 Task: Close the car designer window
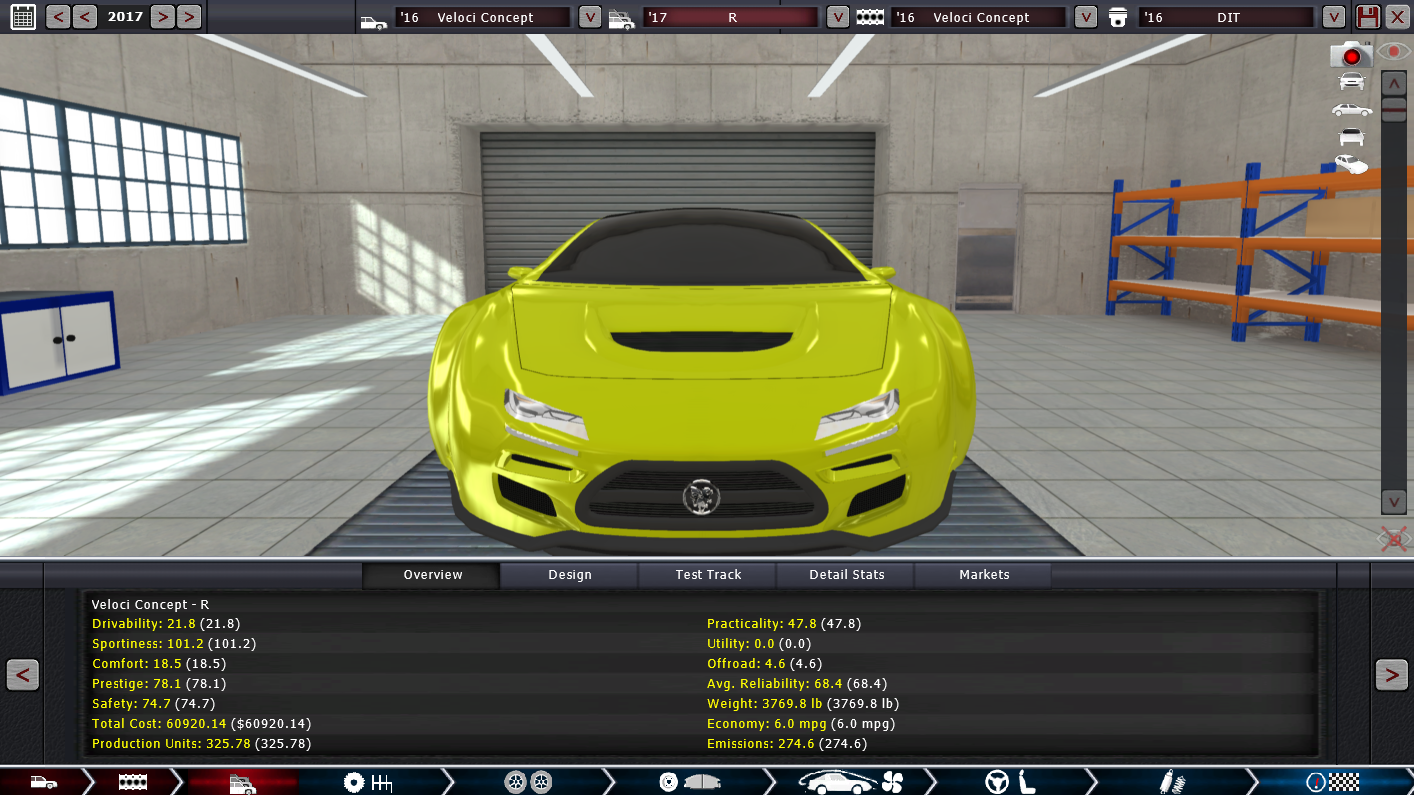point(1397,16)
